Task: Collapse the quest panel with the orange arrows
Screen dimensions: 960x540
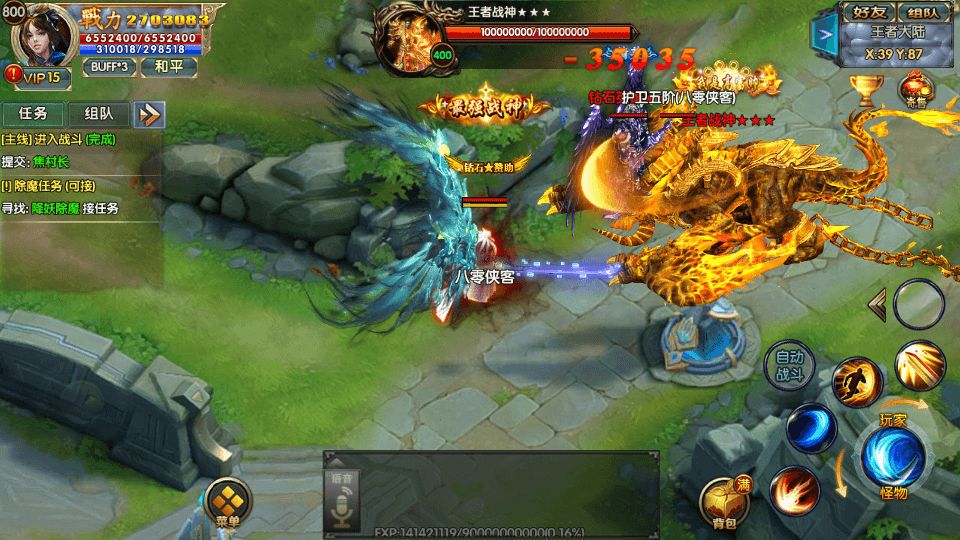Action: click(150, 114)
